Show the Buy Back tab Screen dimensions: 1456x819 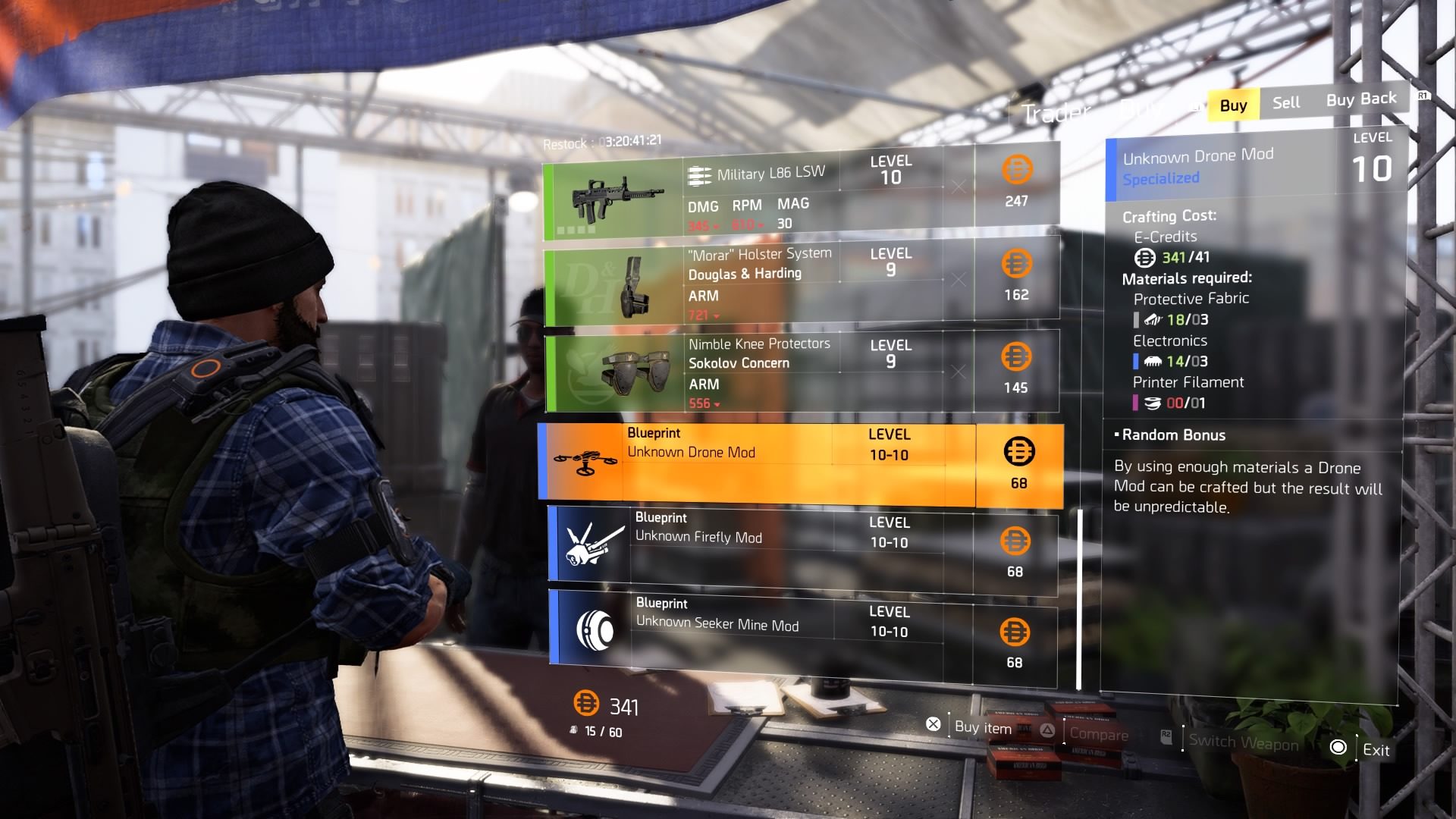pyautogui.click(x=1360, y=99)
